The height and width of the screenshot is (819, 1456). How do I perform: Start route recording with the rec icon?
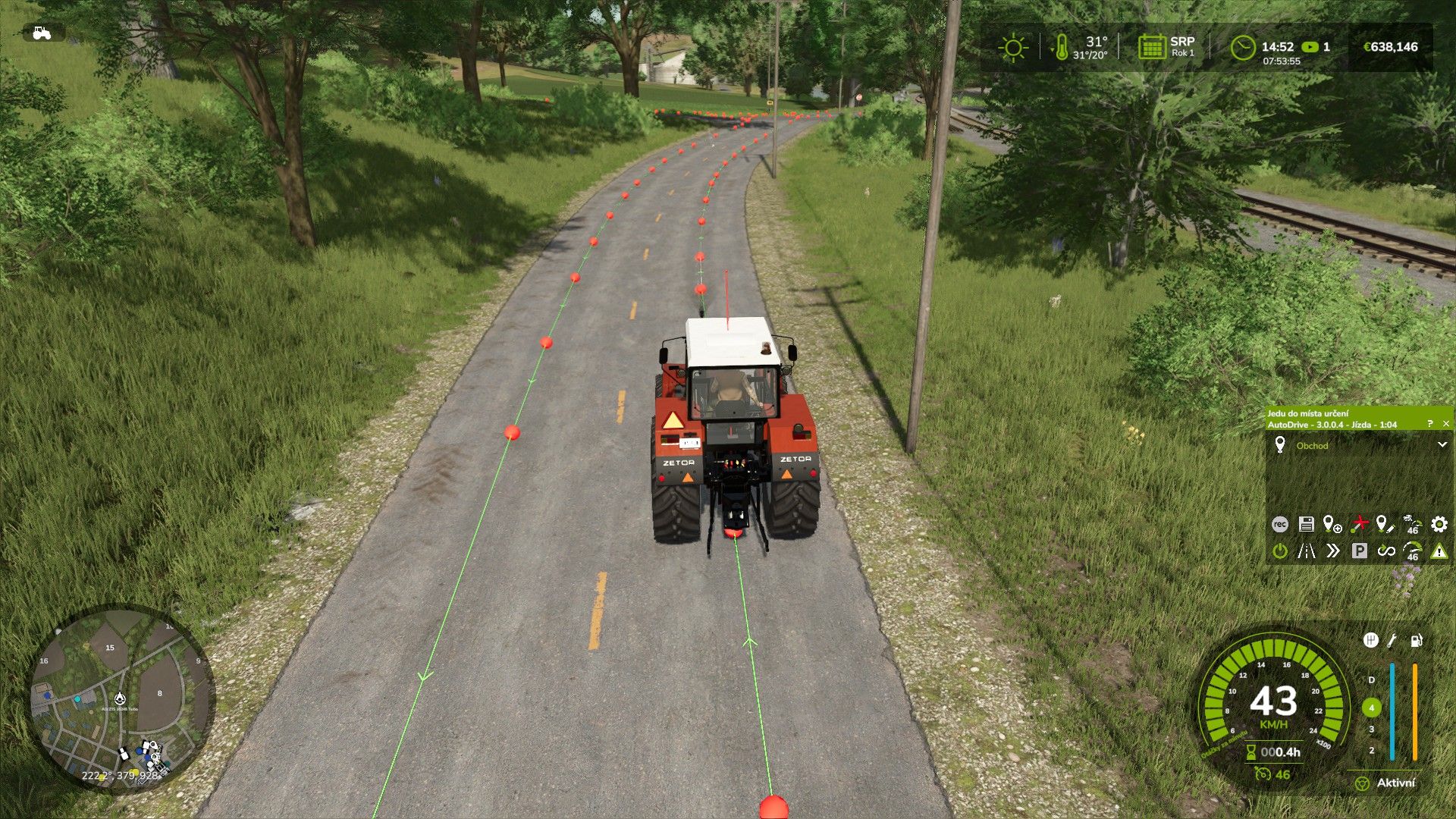1280,524
